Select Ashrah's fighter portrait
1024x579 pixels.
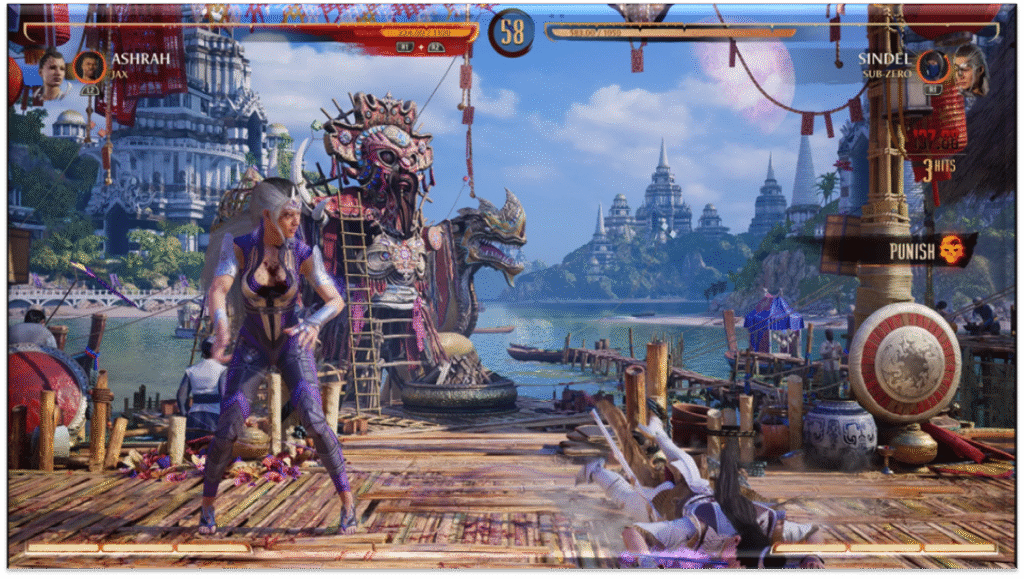[x=52, y=71]
